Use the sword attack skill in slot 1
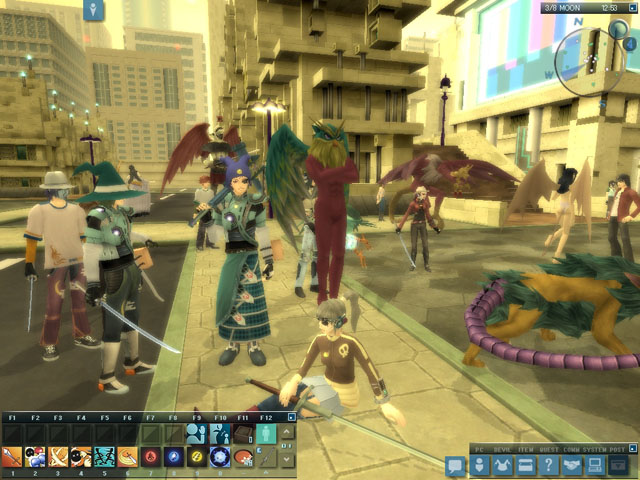This screenshot has height=480, width=640. coord(12,457)
